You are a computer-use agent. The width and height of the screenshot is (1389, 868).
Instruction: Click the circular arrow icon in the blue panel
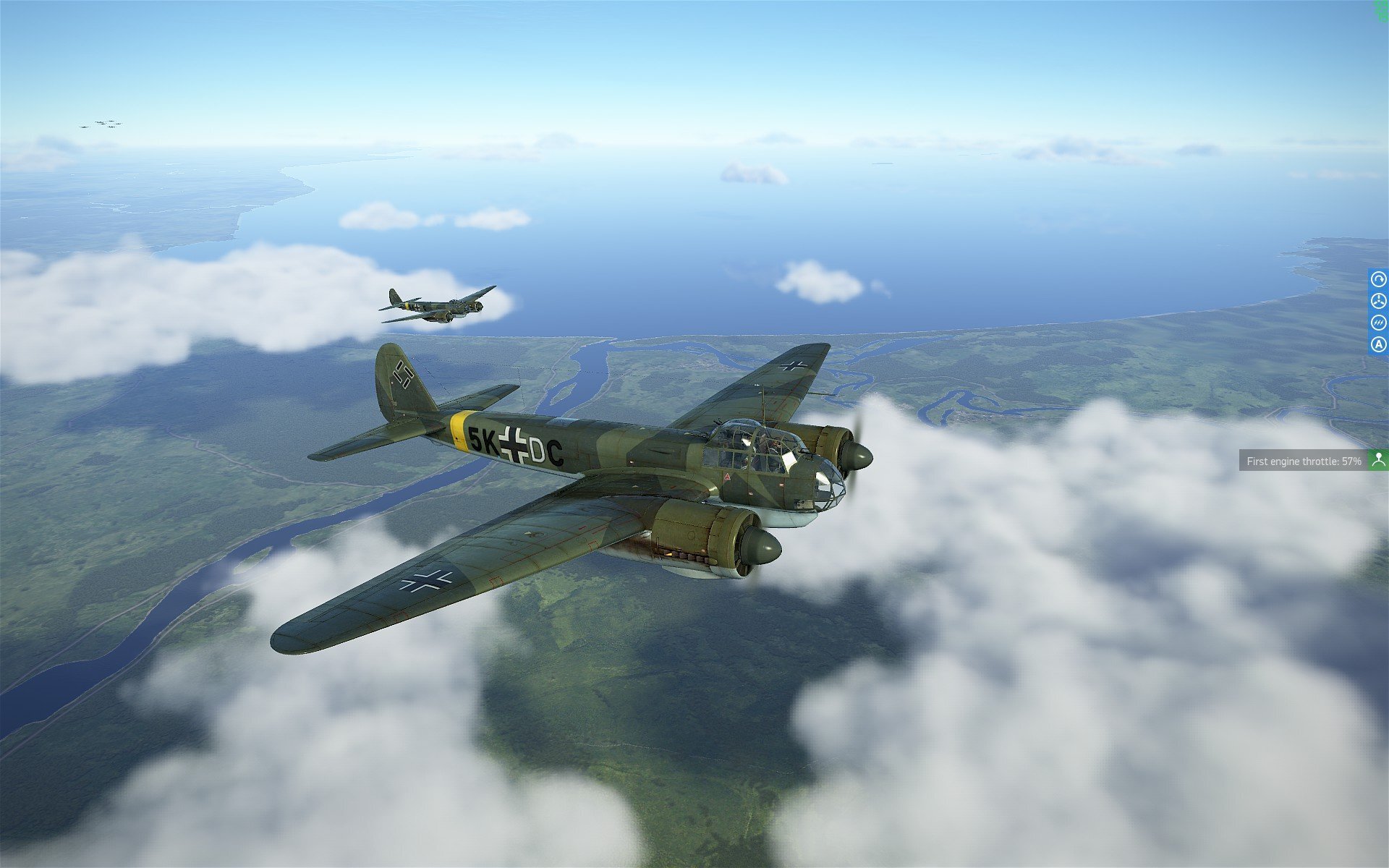click(1378, 279)
